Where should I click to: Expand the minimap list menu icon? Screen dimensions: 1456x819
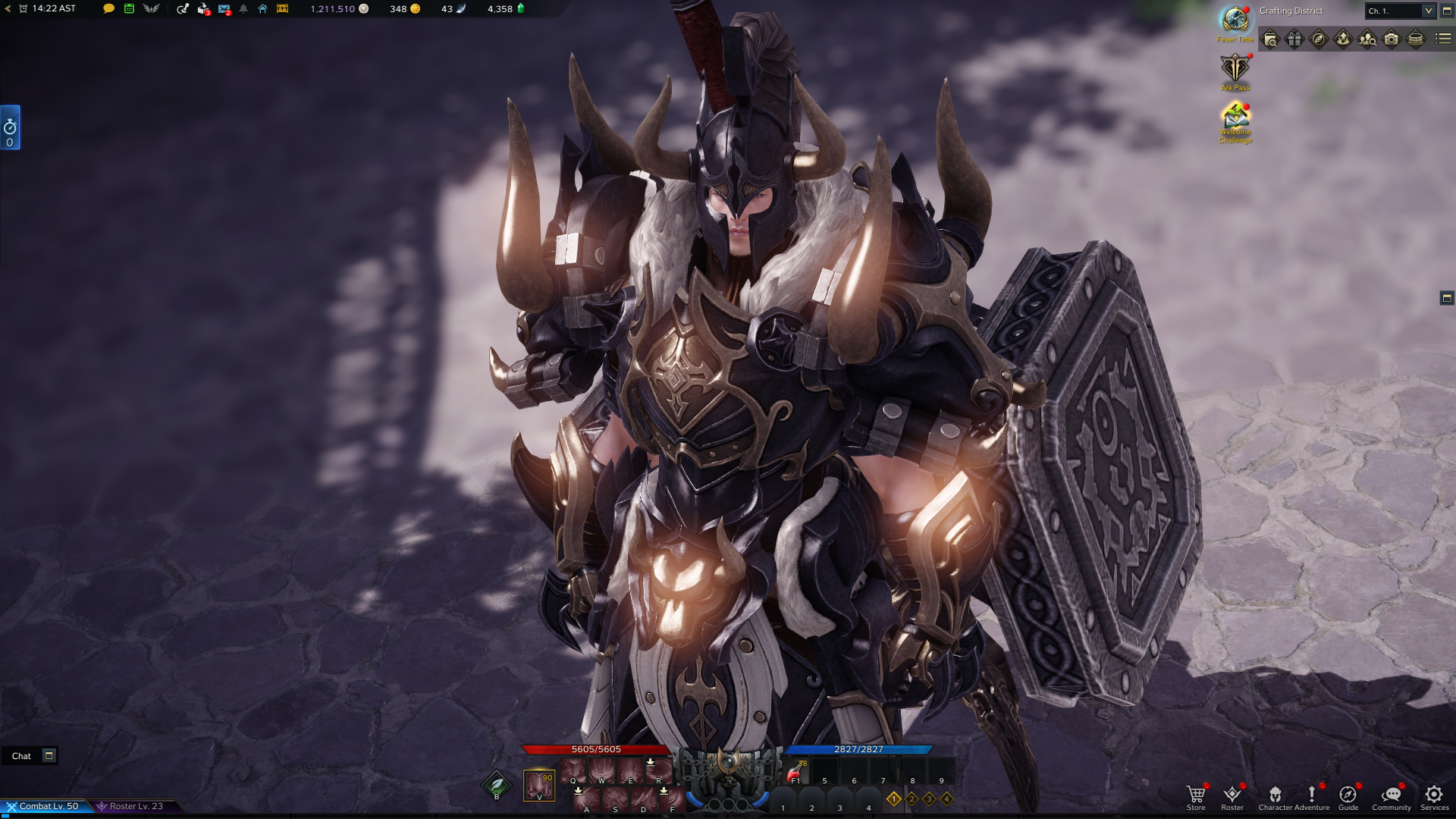(1444, 39)
